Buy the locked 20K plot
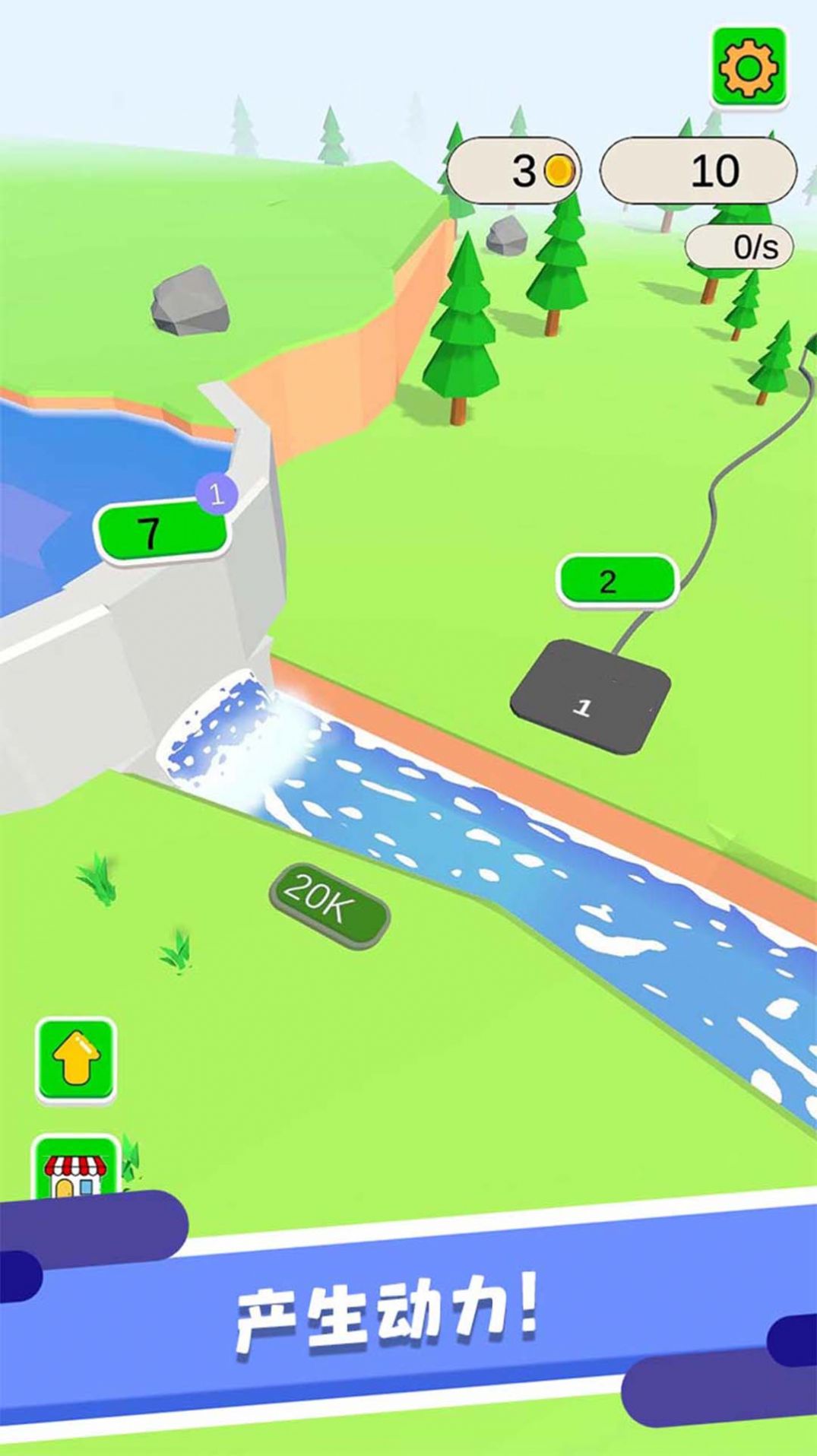The width and height of the screenshot is (817, 1456). 328,905
